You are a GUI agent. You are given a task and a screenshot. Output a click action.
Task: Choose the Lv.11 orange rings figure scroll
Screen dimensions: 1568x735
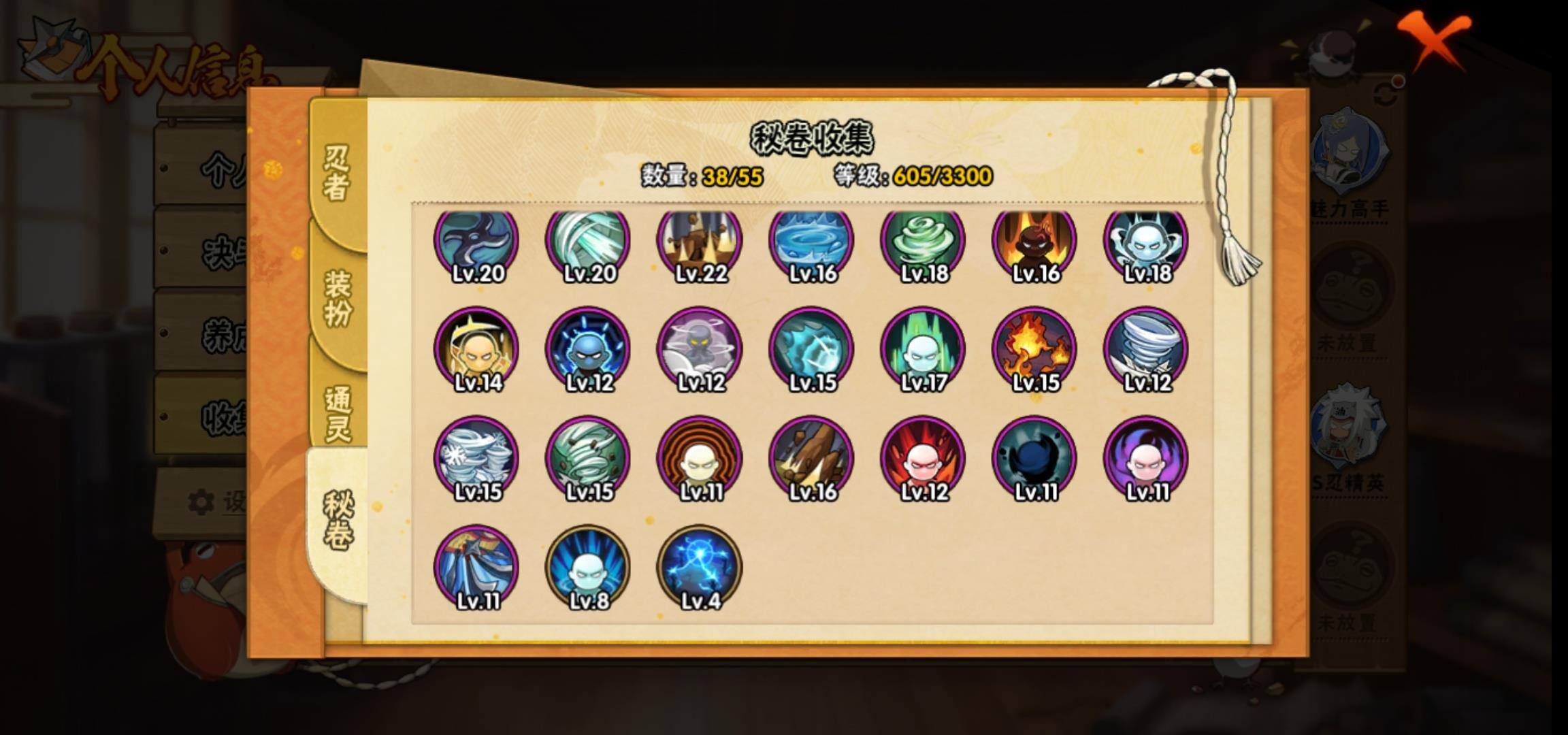tap(700, 458)
